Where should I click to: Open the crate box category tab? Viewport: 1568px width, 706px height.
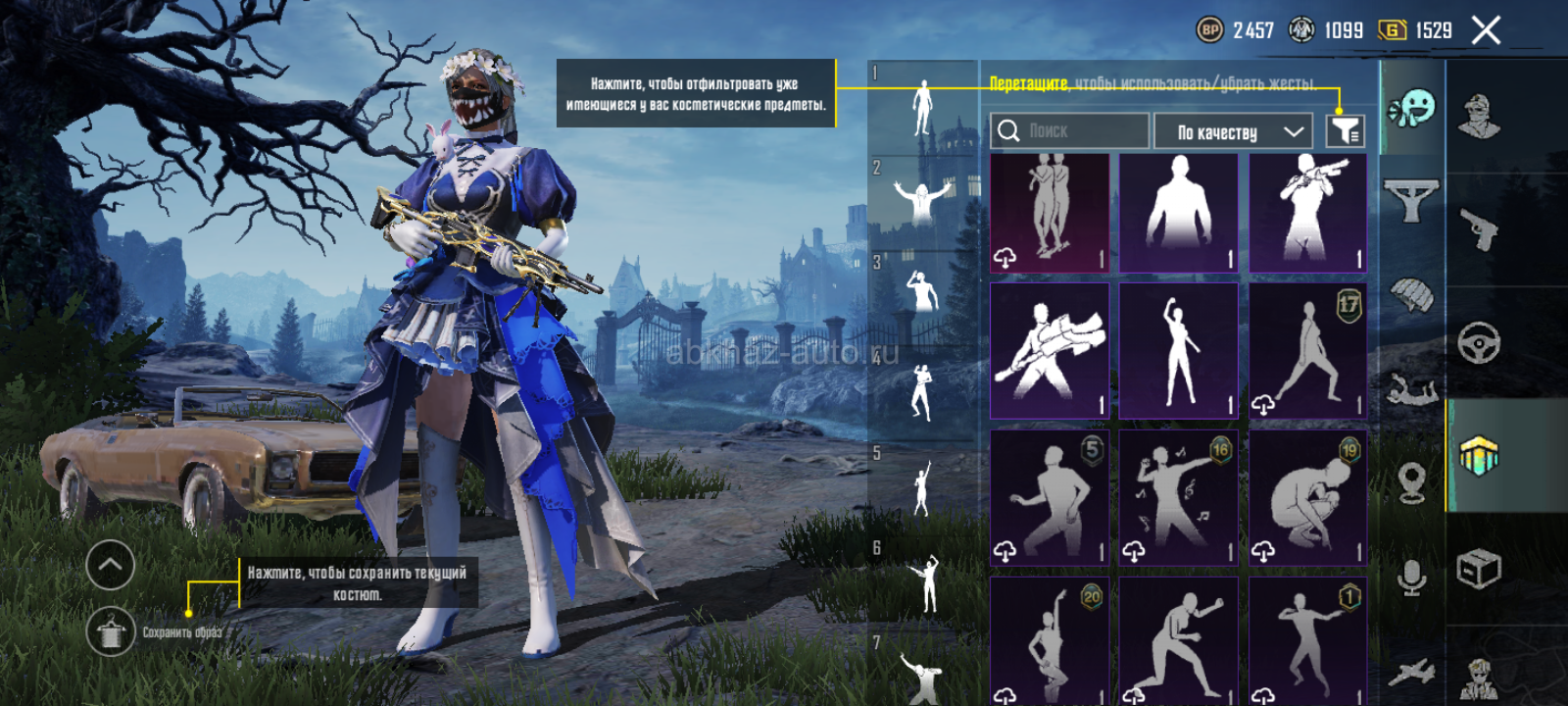[1479, 569]
